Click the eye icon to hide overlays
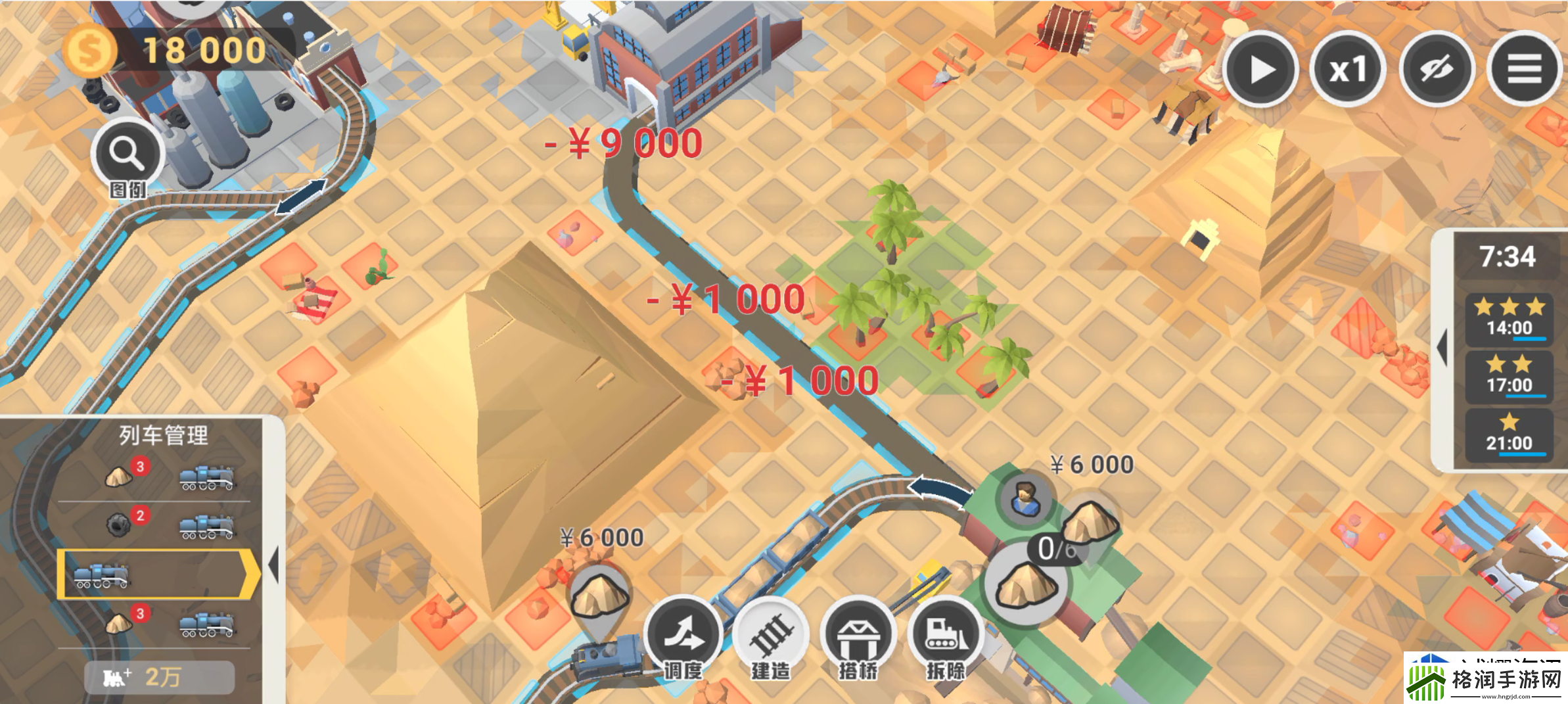This screenshot has width=1568, height=704. [x=1437, y=68]
